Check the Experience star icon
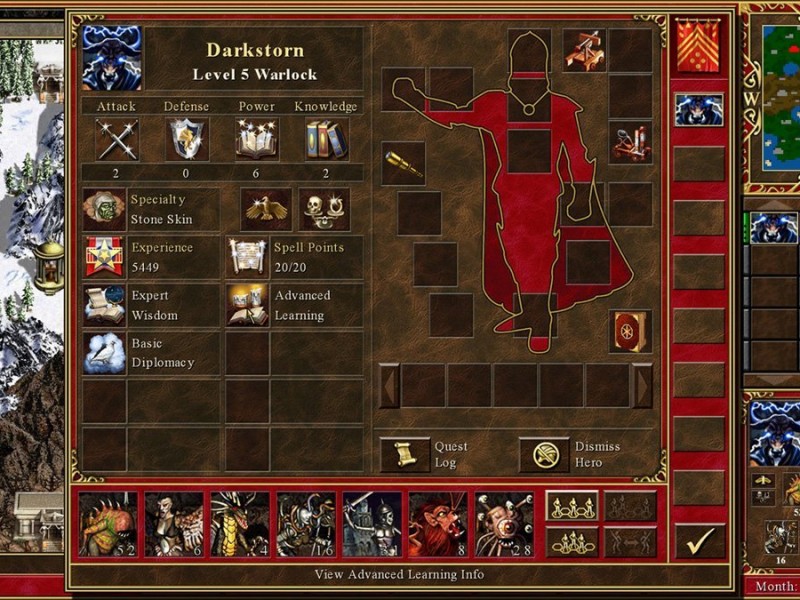The width and height of the screenshot is (800, 600). tap(104, 257)
